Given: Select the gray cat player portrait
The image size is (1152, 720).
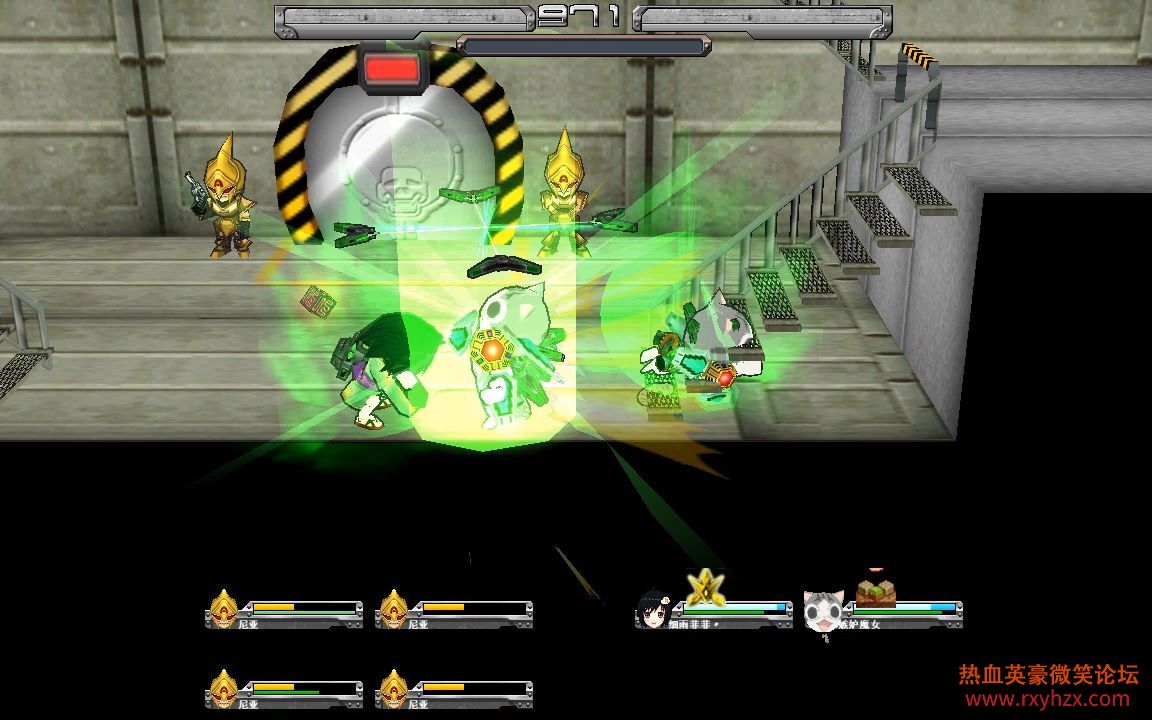Looking at the screenshot, I should click(823, 610).
